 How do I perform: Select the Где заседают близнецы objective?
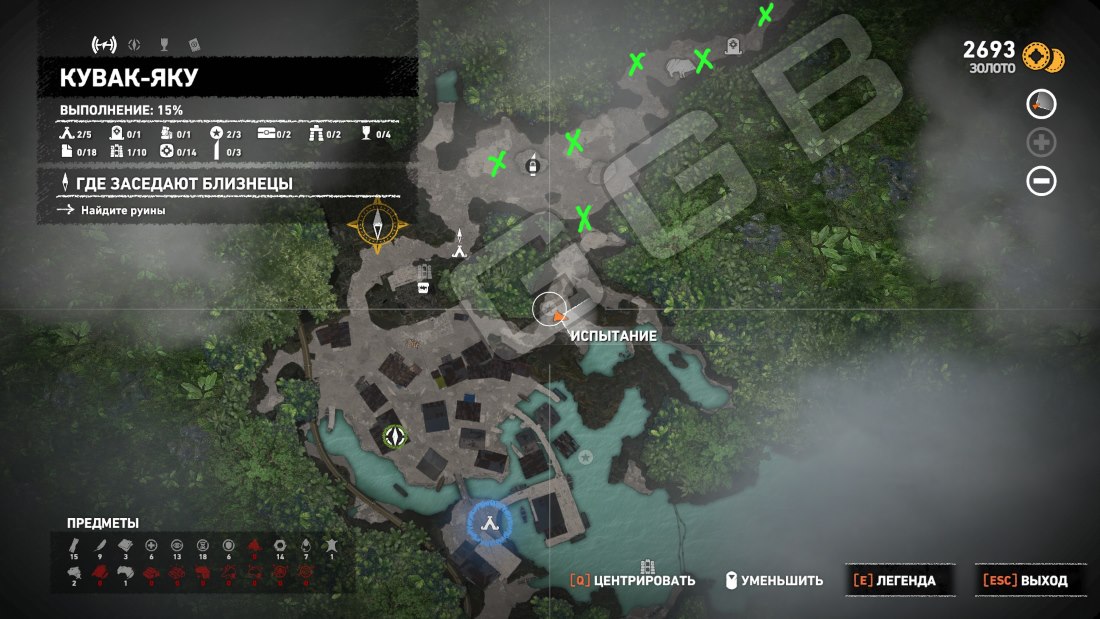pyautogui.click(x=184, y=184)
